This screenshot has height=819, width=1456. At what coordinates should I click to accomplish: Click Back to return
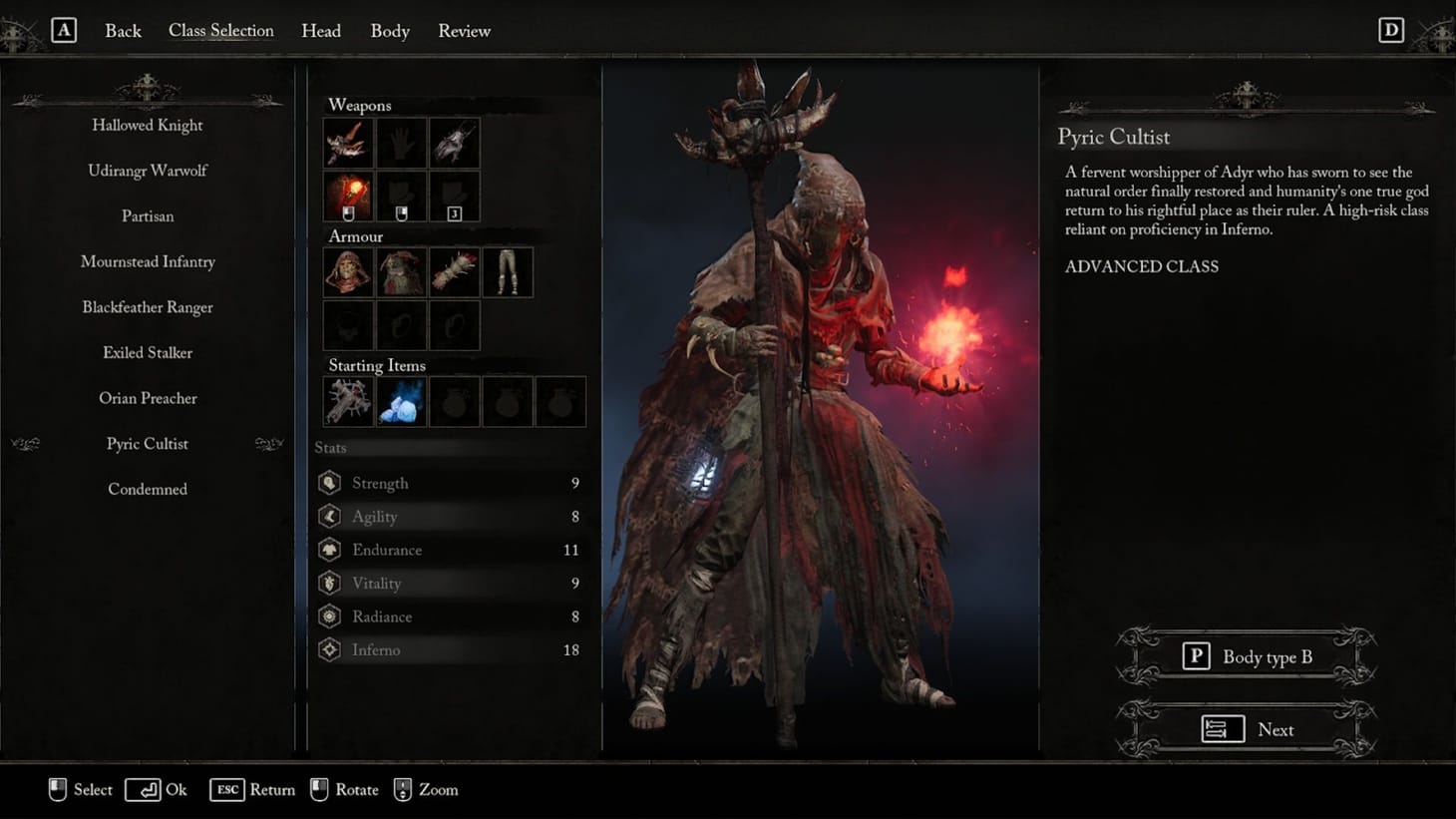[x=123, y=31]
